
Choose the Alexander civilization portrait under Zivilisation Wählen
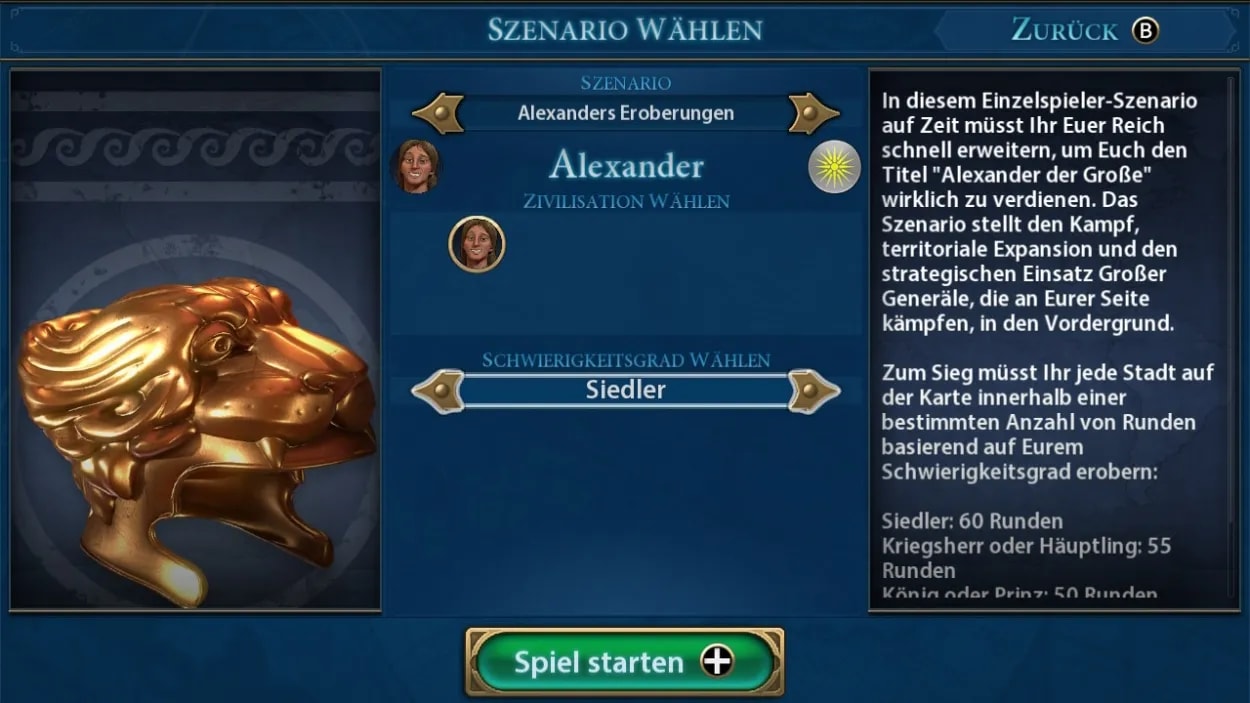coord(477,244)
